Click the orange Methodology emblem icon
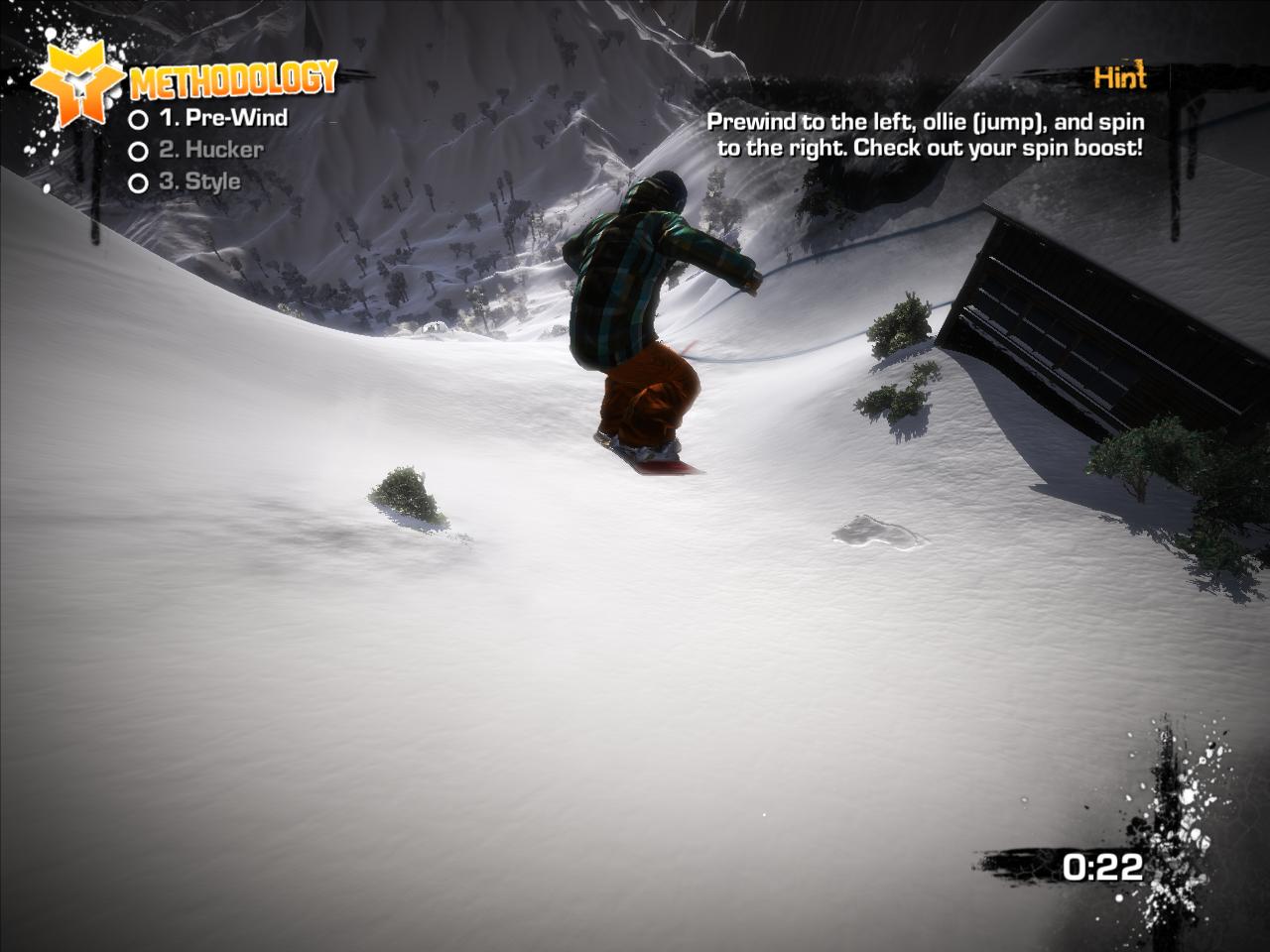 pyautogui.click(x=77, y=81)
